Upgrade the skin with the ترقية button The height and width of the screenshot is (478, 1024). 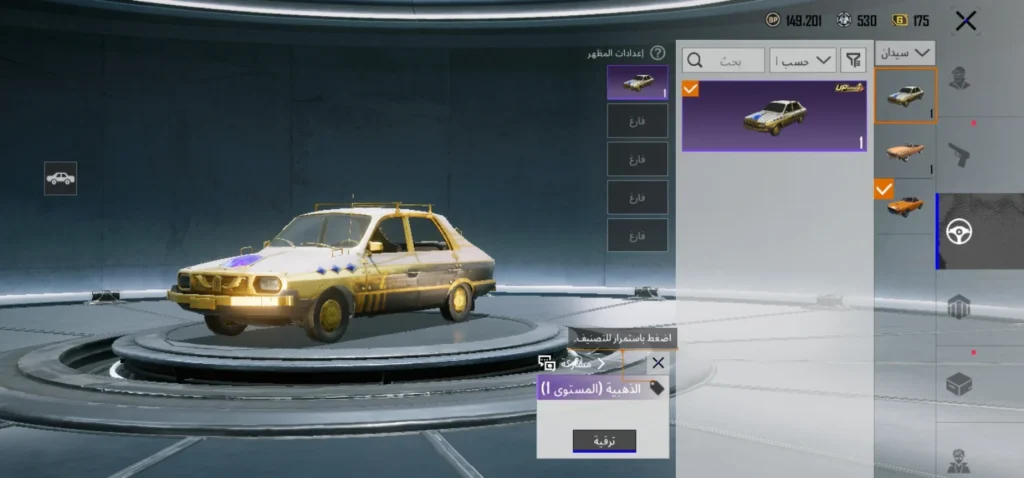point(604,441)
